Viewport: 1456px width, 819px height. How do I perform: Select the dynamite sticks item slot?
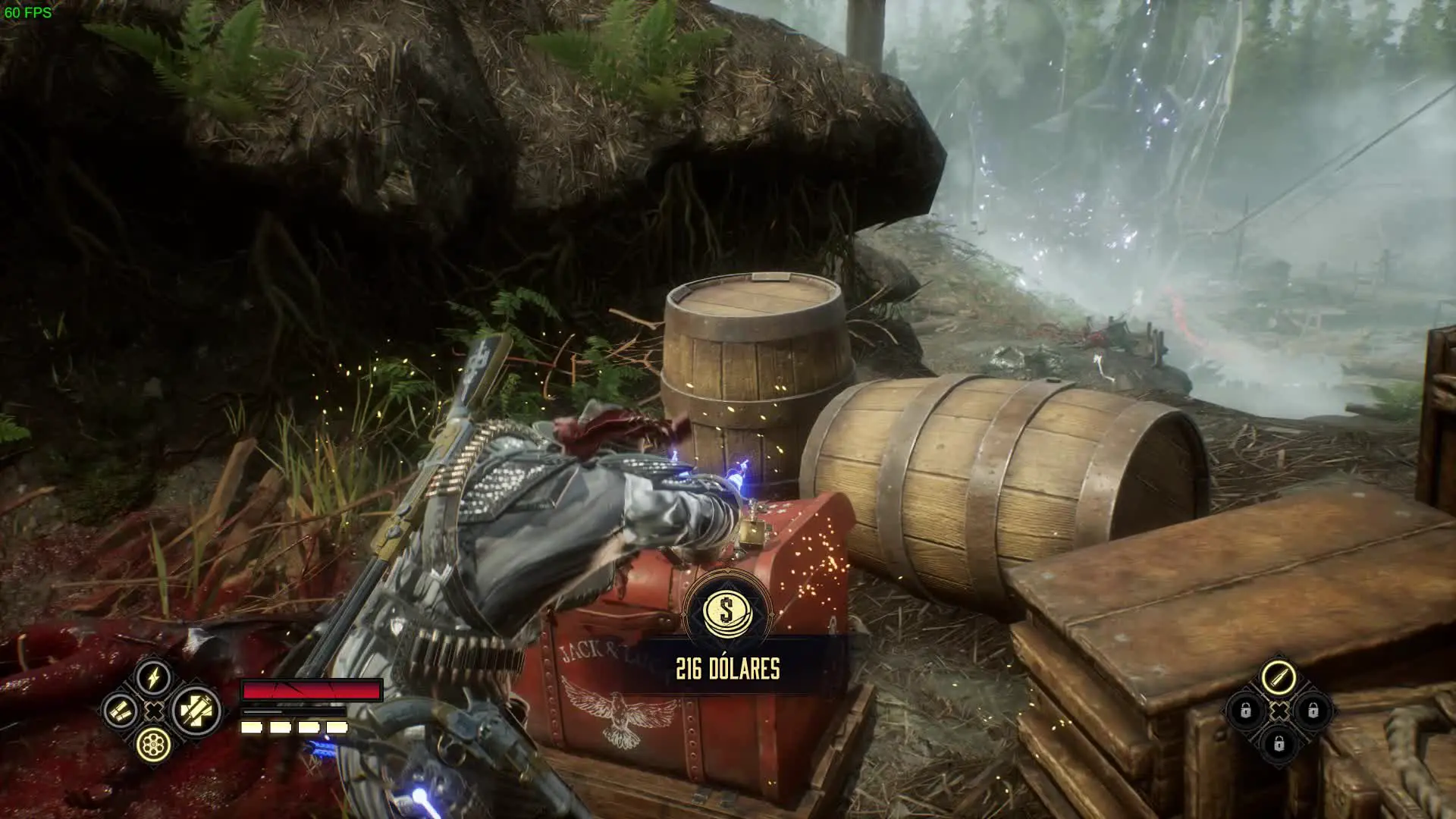point(121,711)
